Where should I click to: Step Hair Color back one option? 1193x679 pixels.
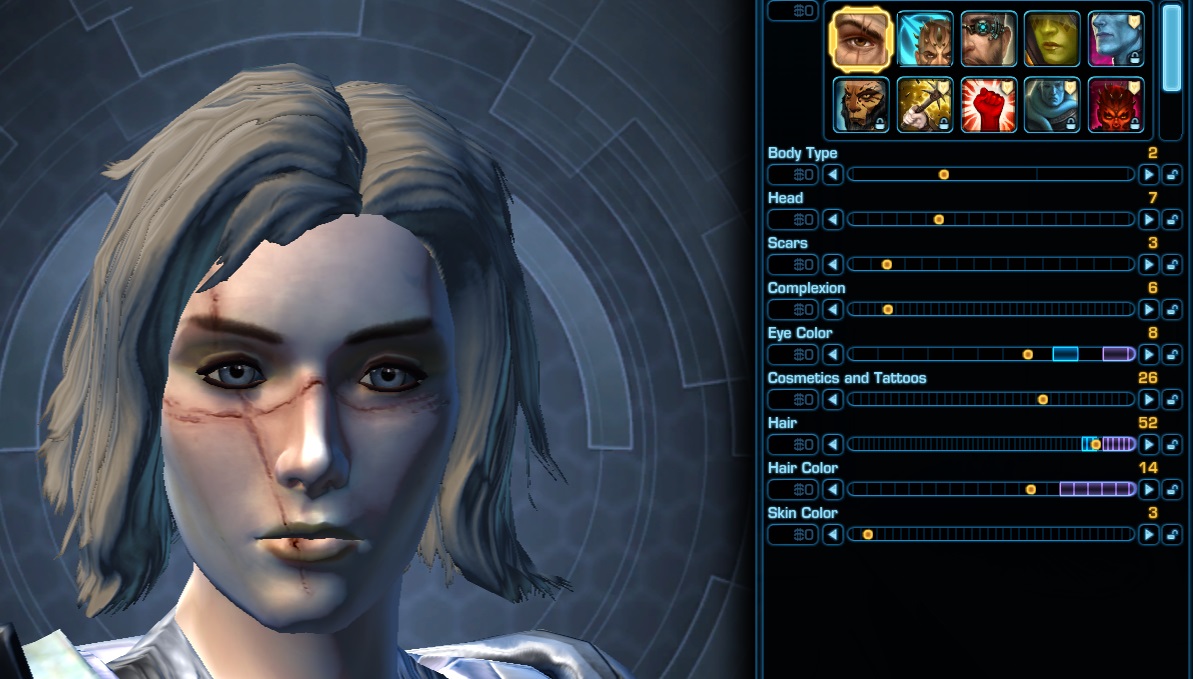pyautogui.click(x=832, y=489)
